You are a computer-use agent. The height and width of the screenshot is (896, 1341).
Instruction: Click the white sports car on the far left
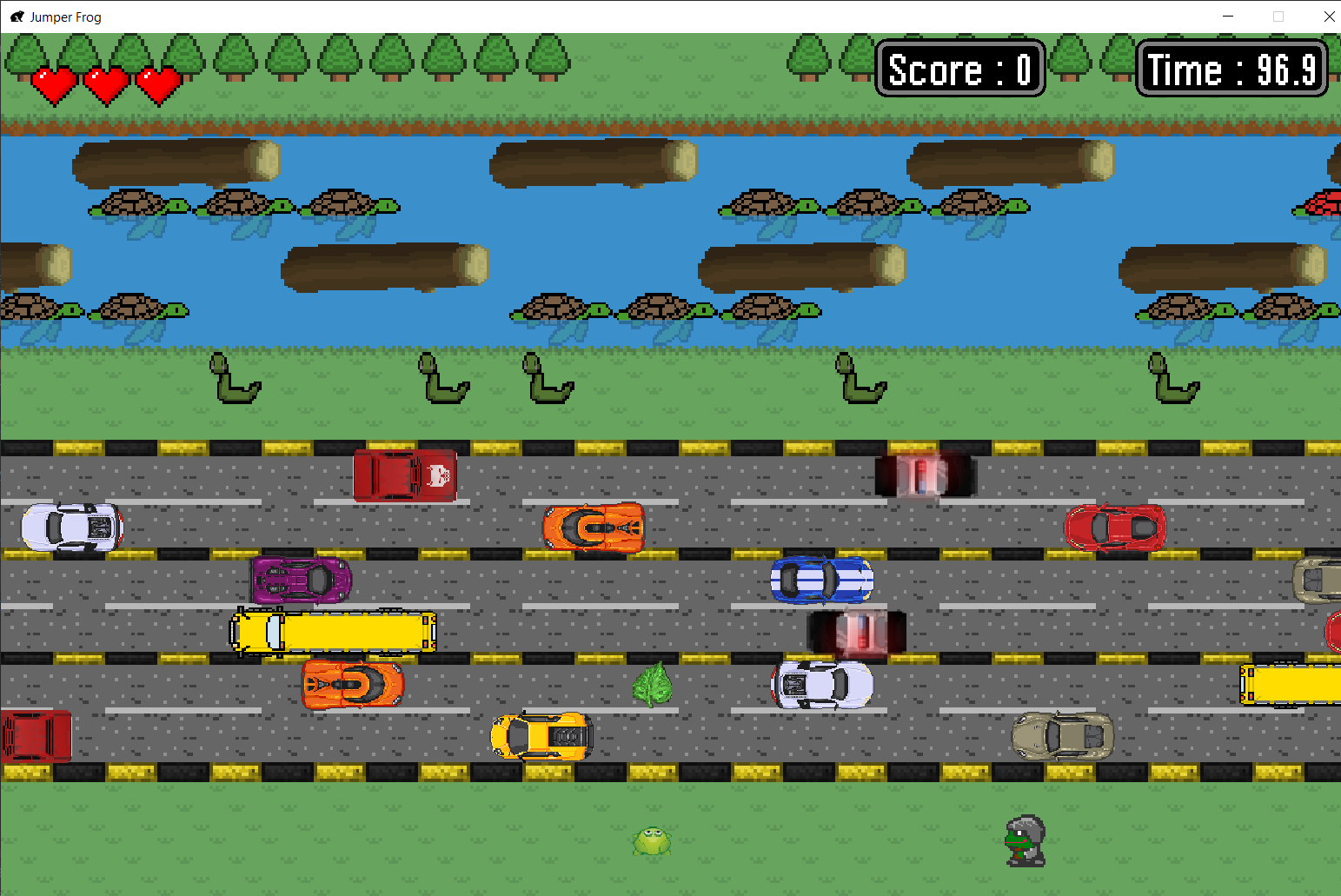point(70,526)
